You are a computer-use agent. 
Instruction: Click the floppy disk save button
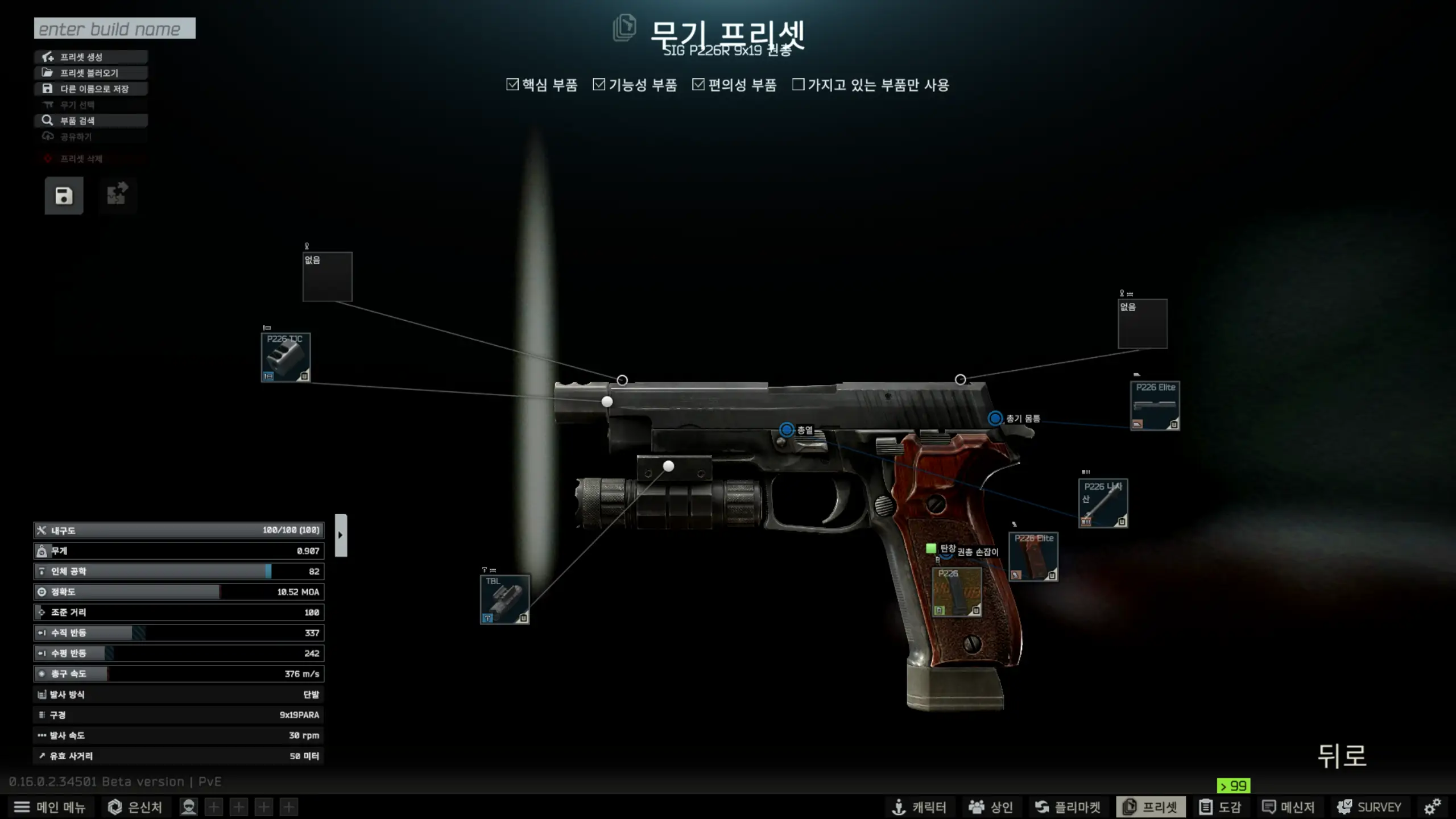coord(64,196)
